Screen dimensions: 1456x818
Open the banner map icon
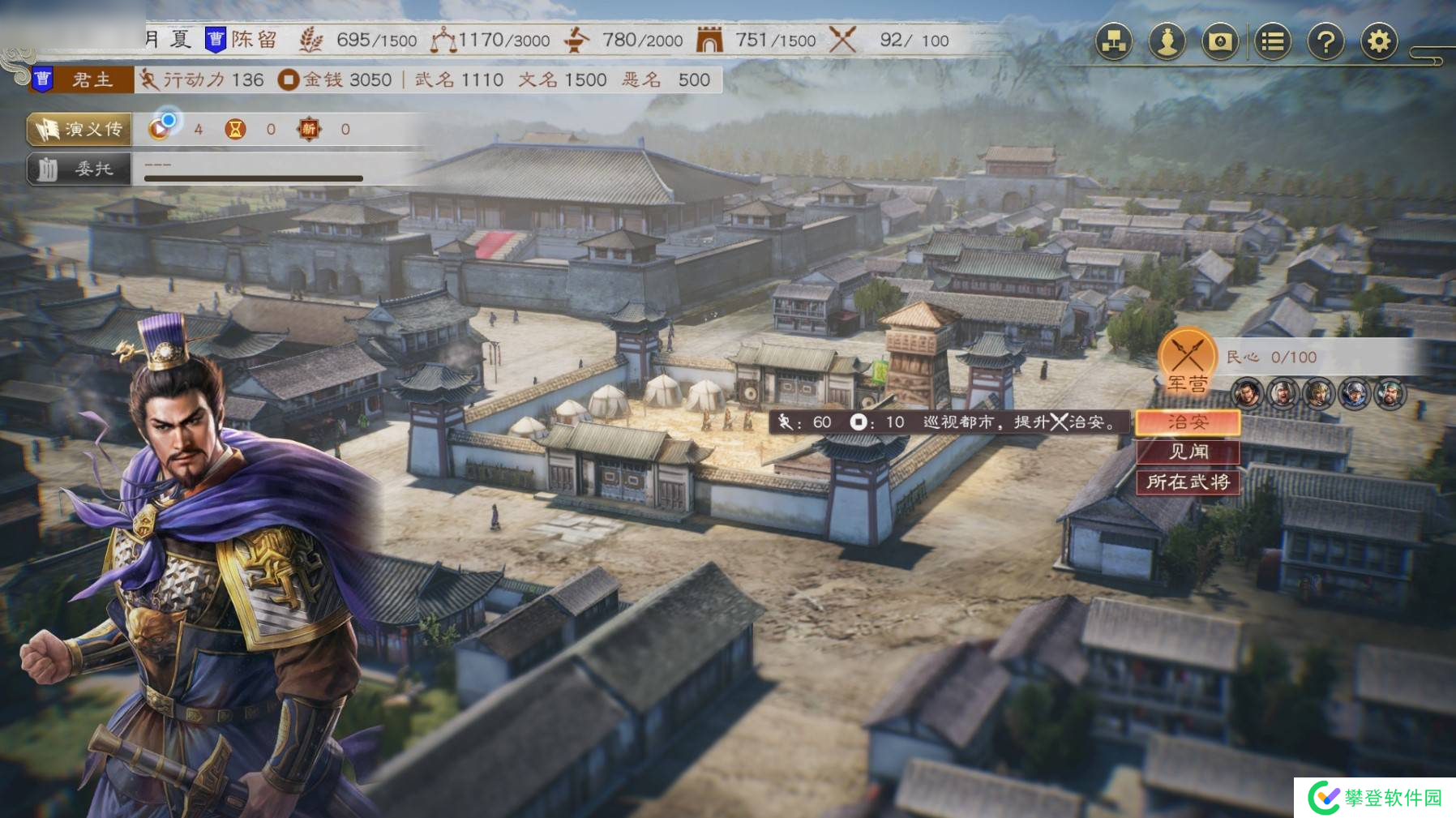[x=1218, y=40]
